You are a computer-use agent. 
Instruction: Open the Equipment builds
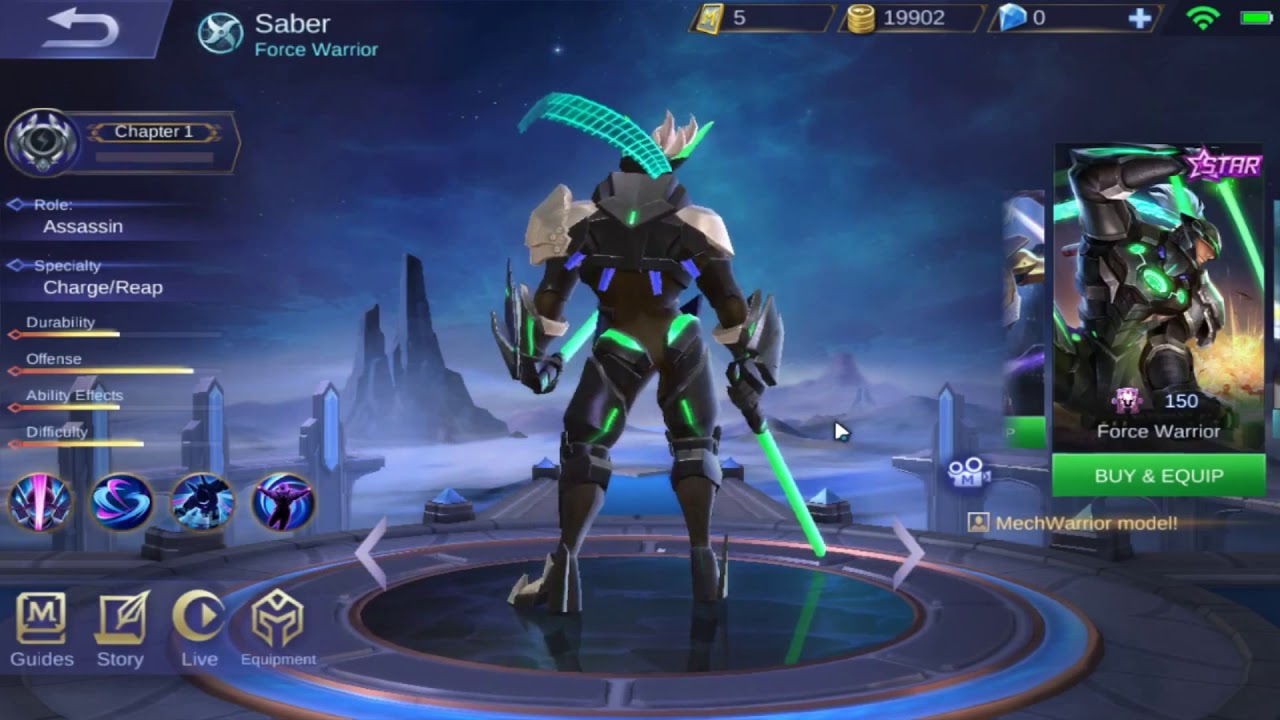pyautogui.click(x=277, y=629)
